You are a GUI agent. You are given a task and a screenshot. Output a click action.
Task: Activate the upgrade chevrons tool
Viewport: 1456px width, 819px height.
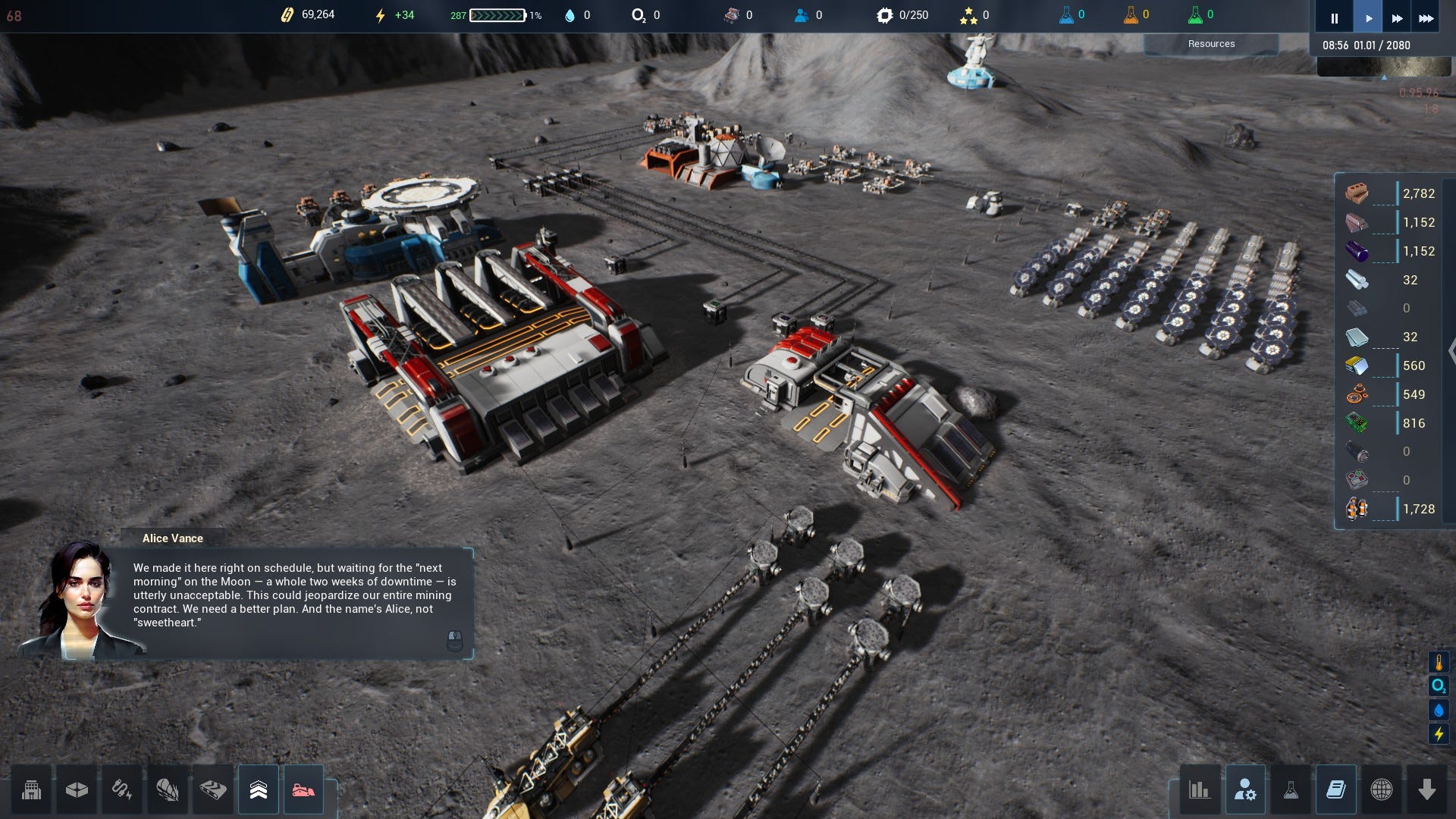click(259, 790)
